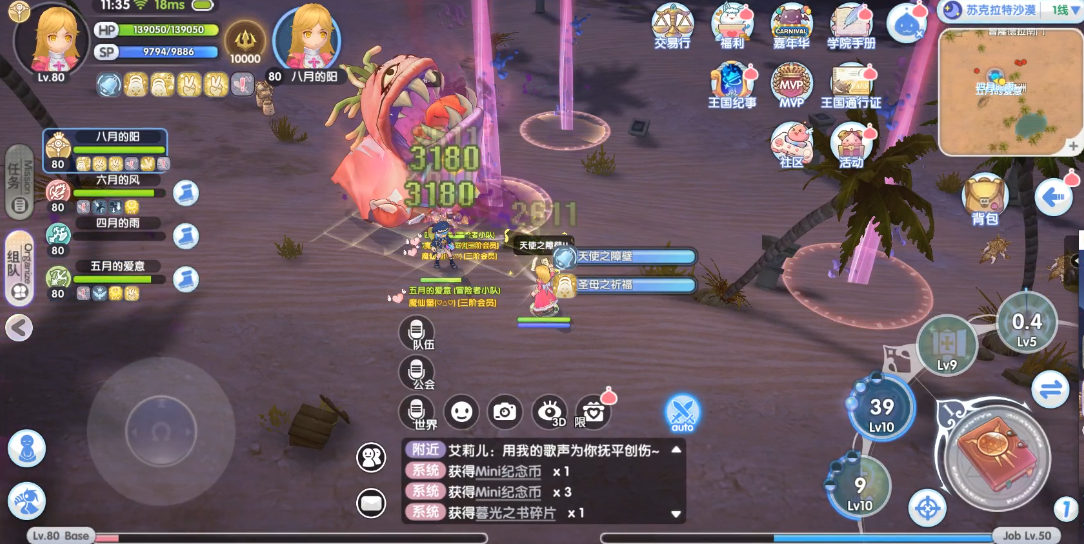
Task: Open the 社区 community menu
Action: pos(791,142)
